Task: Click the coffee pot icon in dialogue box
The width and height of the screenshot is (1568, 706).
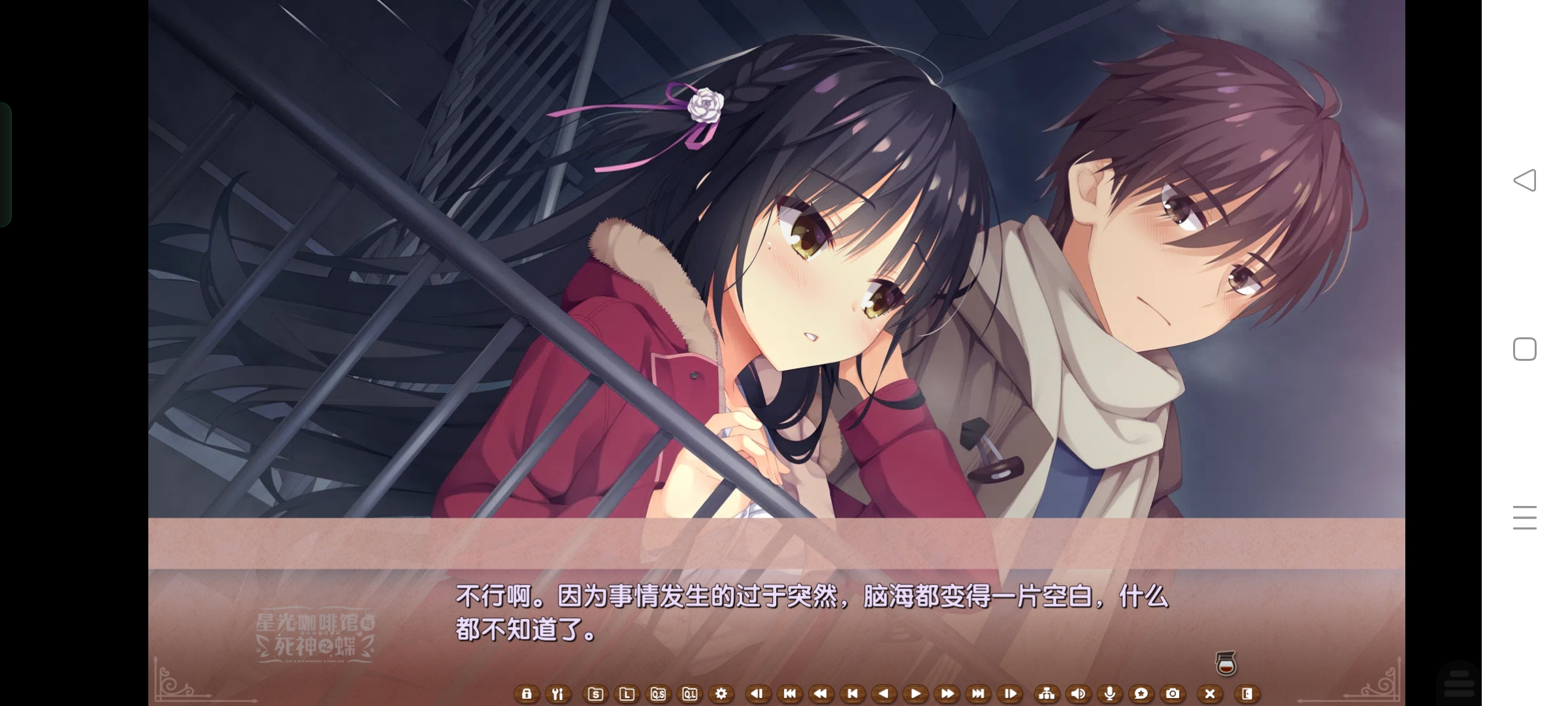Action: pos(1226,664)
